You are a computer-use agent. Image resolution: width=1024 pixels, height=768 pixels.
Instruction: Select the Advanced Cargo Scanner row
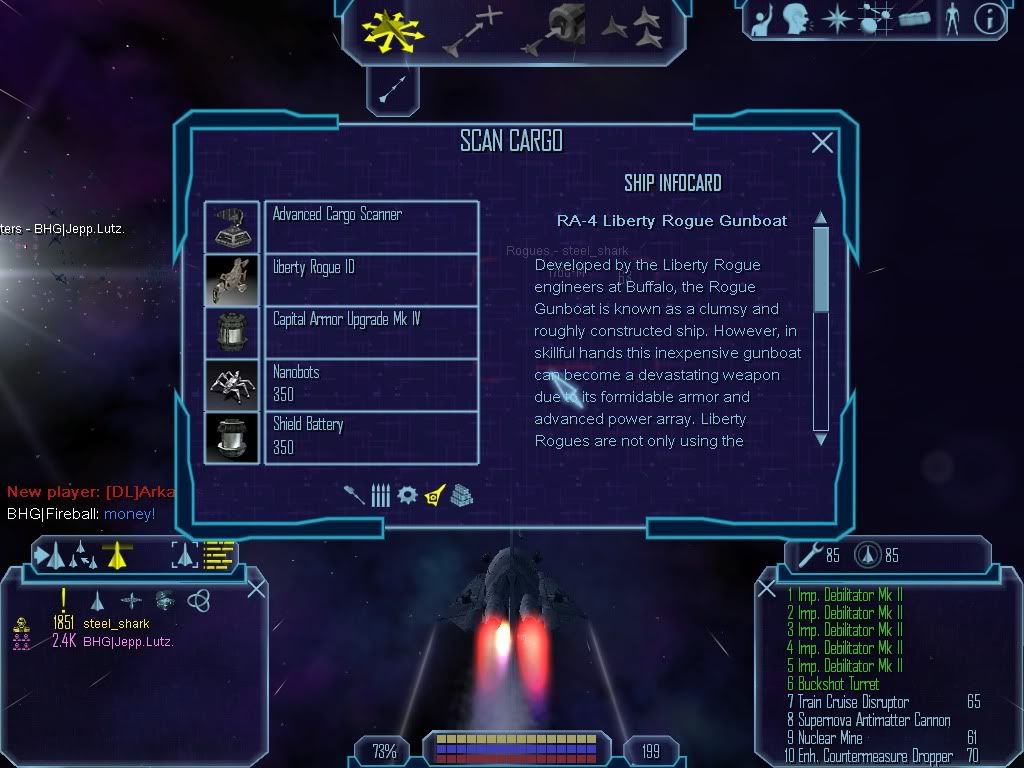341,227
